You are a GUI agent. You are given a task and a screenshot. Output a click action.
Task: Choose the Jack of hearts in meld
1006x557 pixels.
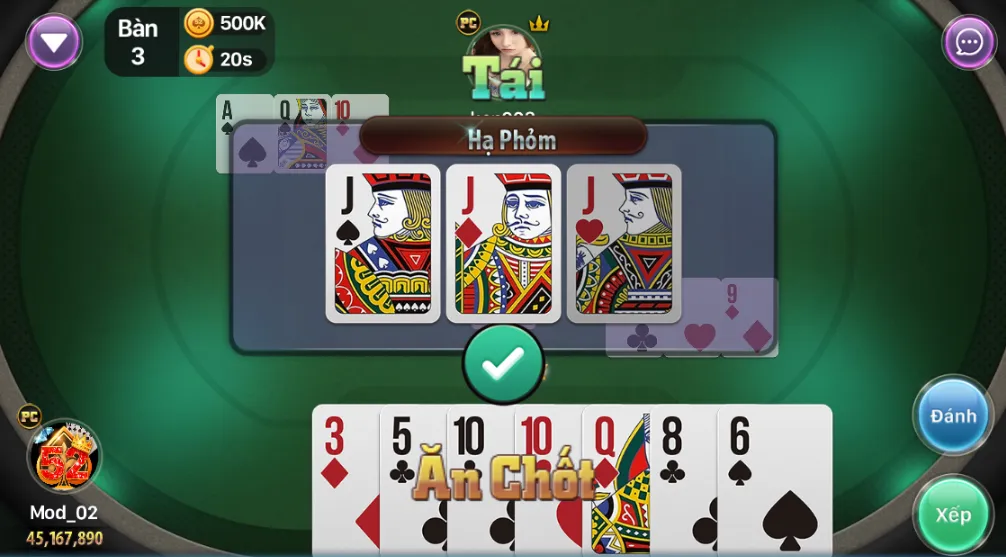coord(624,243)
